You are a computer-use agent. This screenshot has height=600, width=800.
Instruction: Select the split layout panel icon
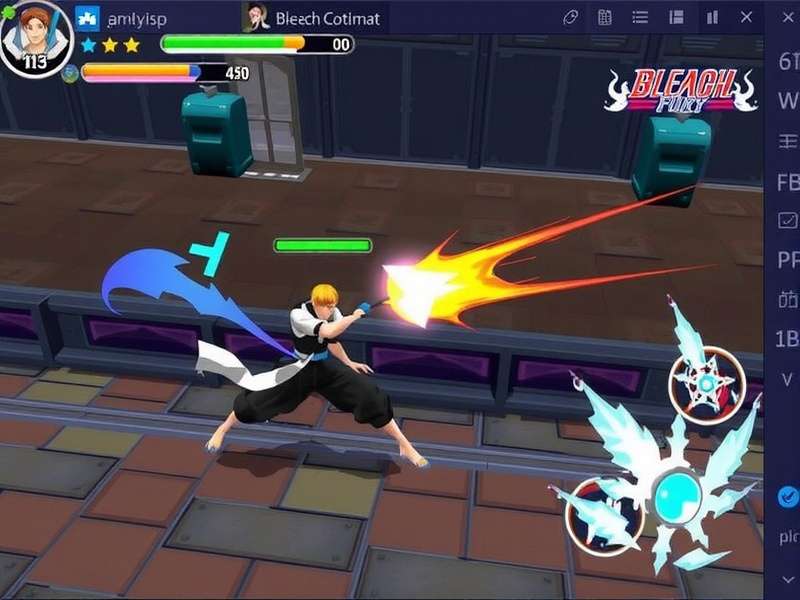tap(677, 17)
